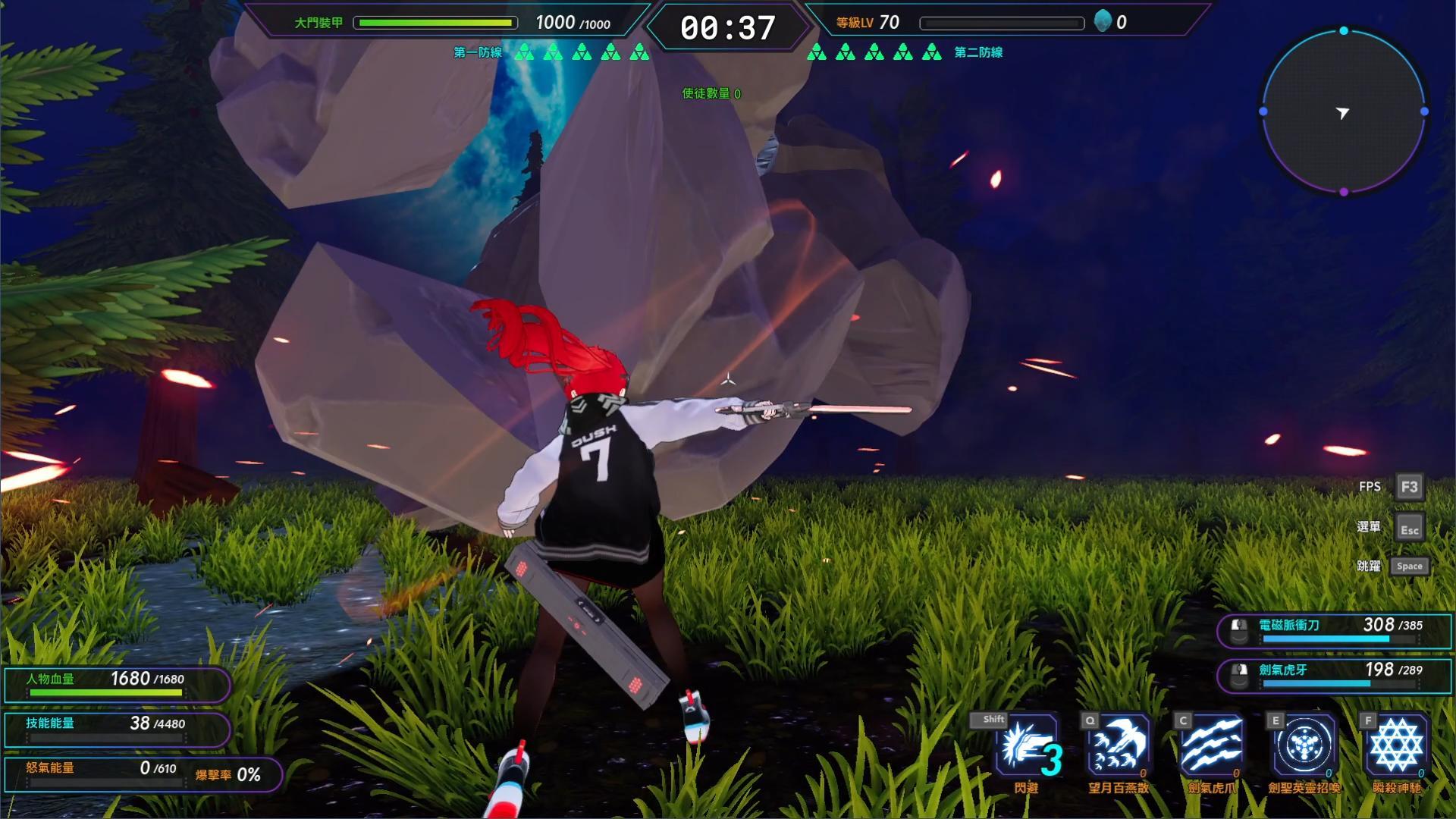
Task: Trigger the 劍氣虎爪 claw slash skill
Action: (x=1211, y=745)
